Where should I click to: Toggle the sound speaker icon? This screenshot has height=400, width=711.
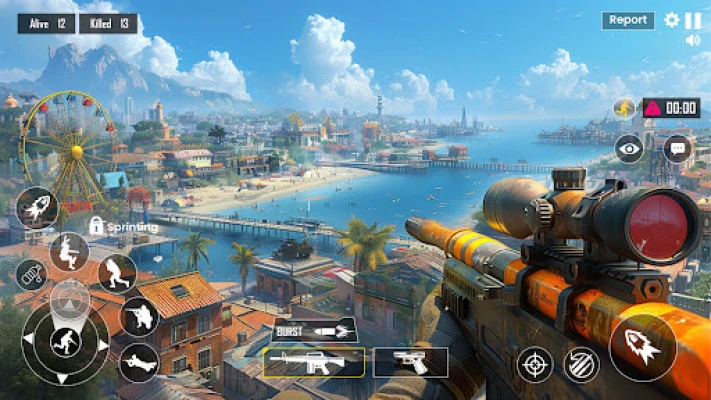tap(693, 41)
